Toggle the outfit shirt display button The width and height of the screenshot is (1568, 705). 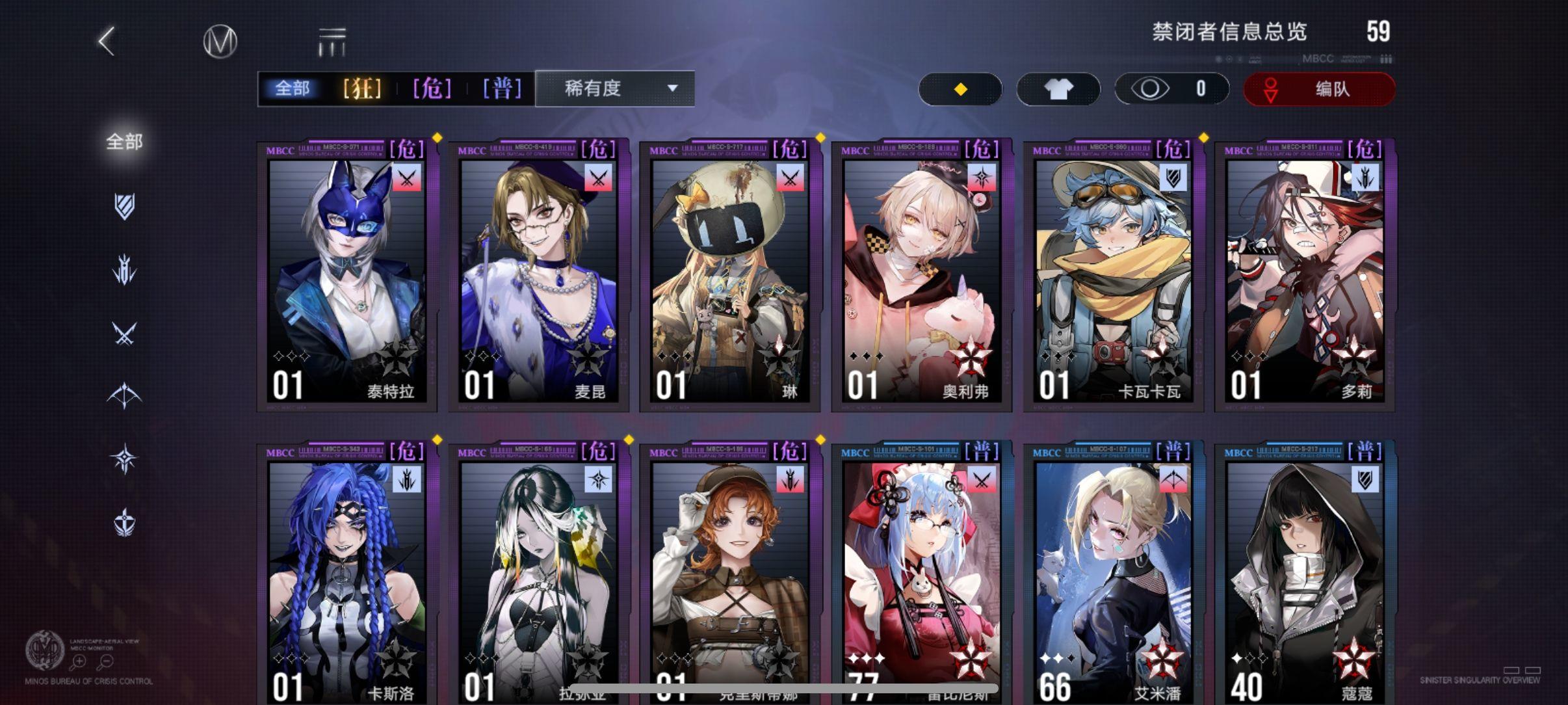[x=1059, y=89]
